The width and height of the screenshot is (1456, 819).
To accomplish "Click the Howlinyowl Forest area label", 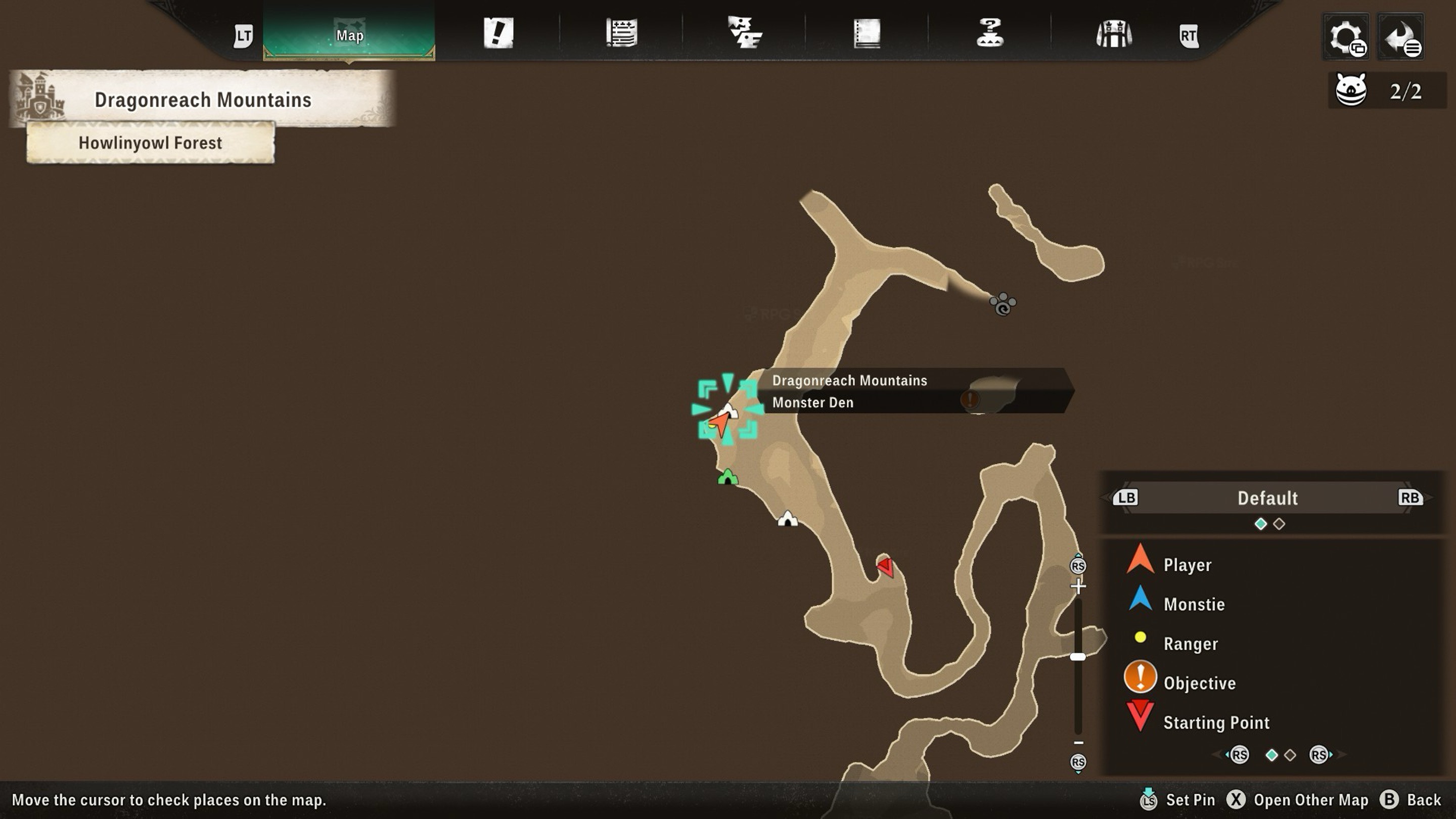I will coord(150,143).
